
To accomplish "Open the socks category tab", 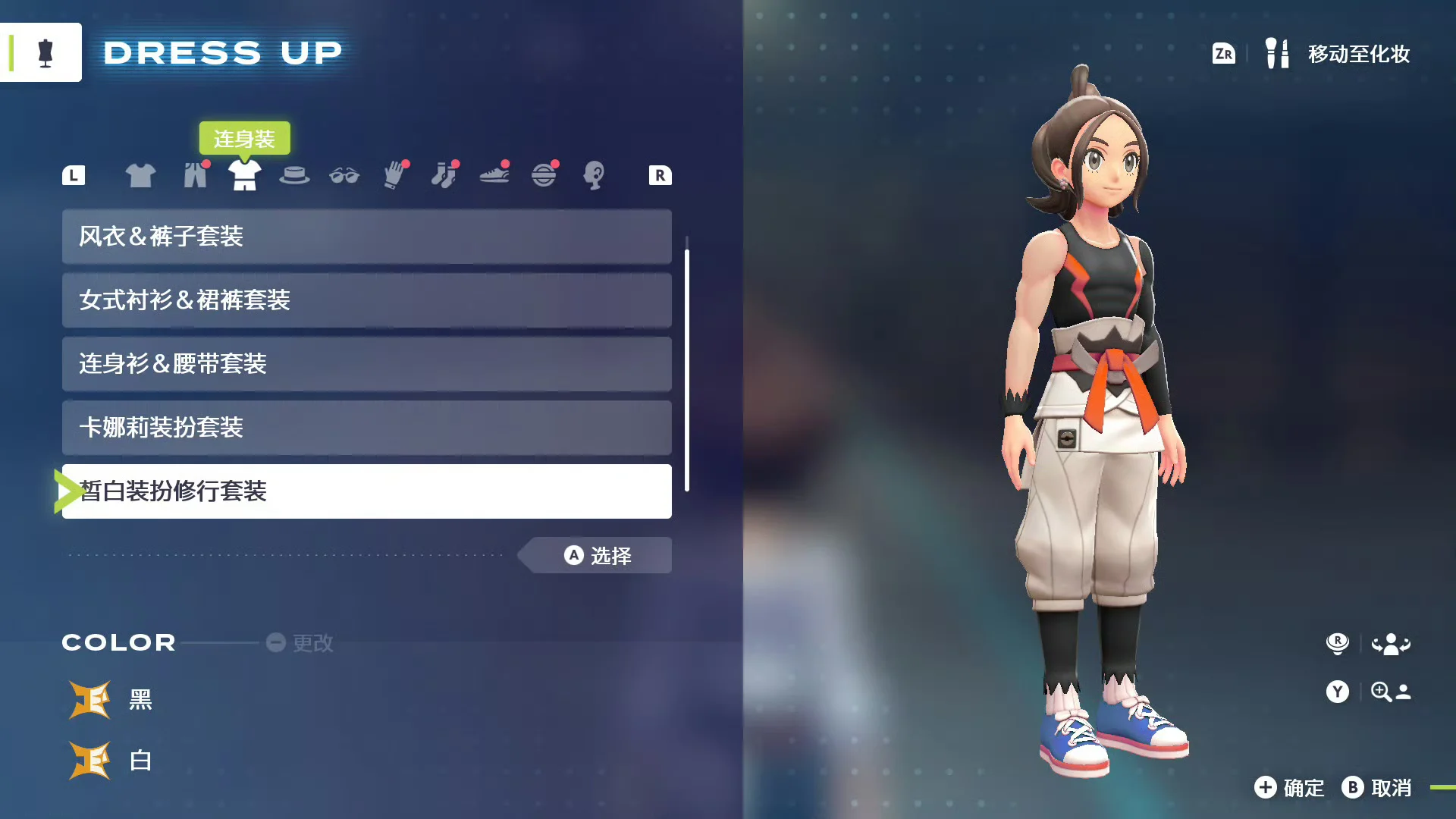I will click(x=444, y=175).
